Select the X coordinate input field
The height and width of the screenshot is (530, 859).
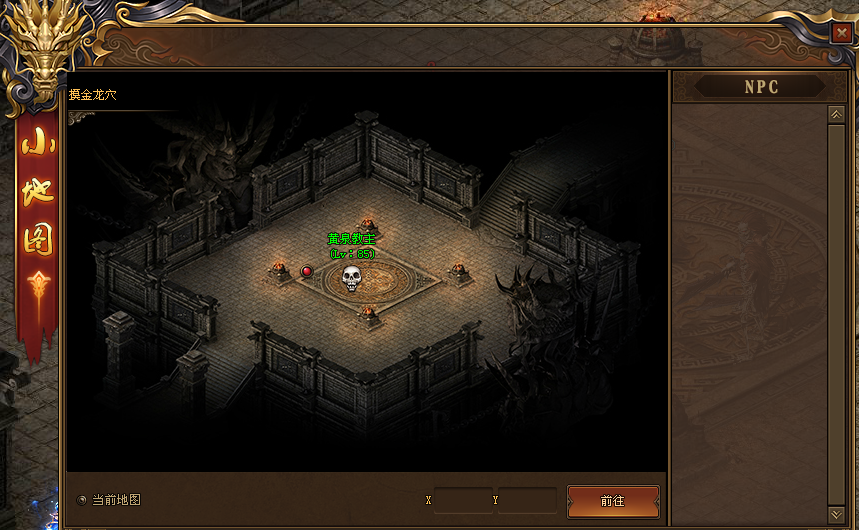[x=463, y=500]
